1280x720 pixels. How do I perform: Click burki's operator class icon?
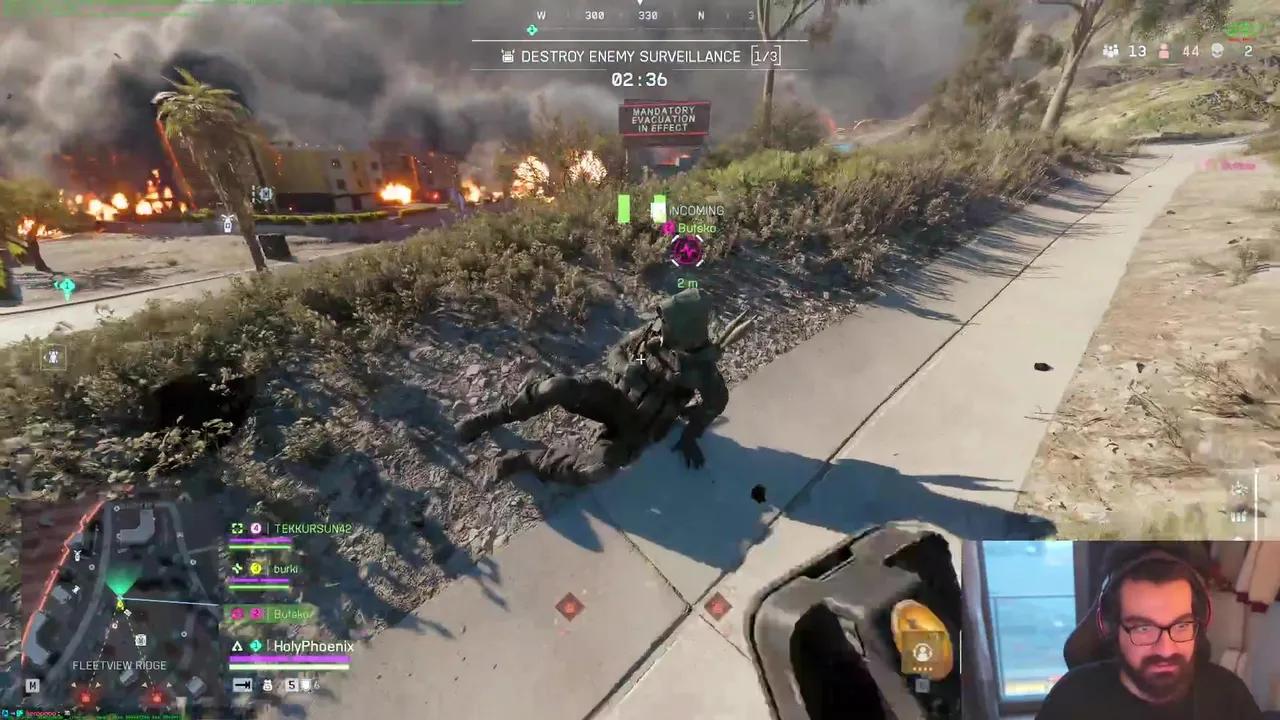[237, 568]
